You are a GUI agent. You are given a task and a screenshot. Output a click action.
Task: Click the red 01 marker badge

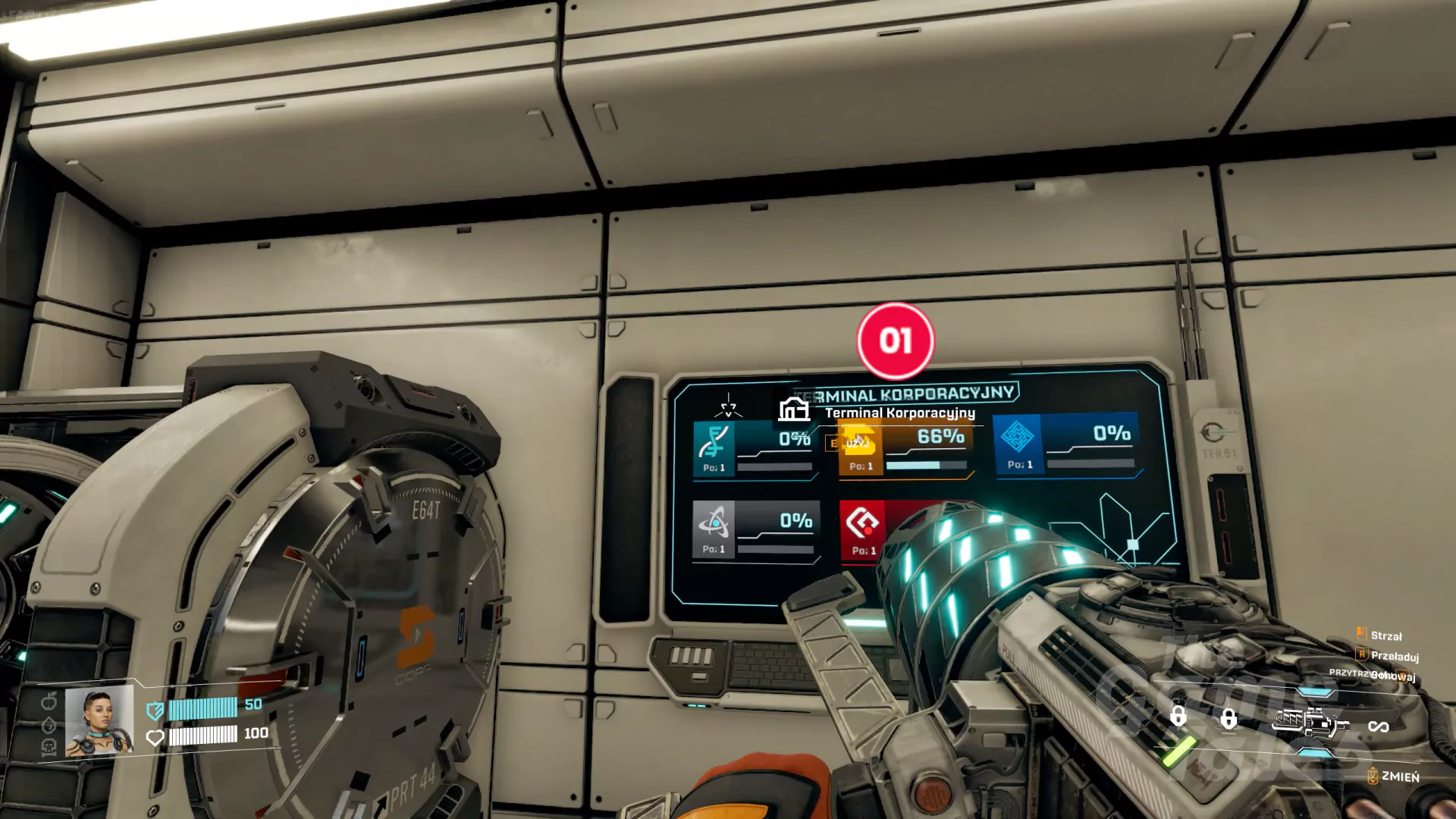(x=896, y=341)
